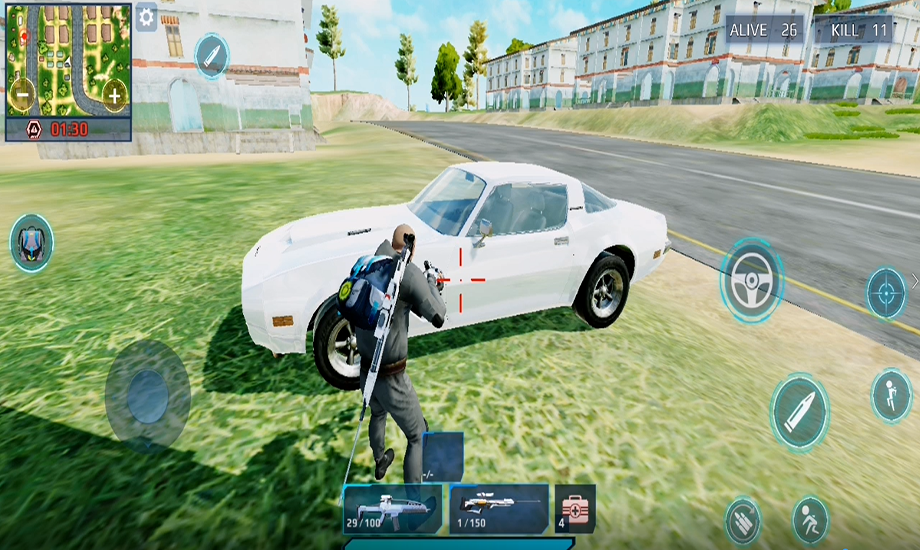
Task: Open the backpack inventory
Action: 31,243
